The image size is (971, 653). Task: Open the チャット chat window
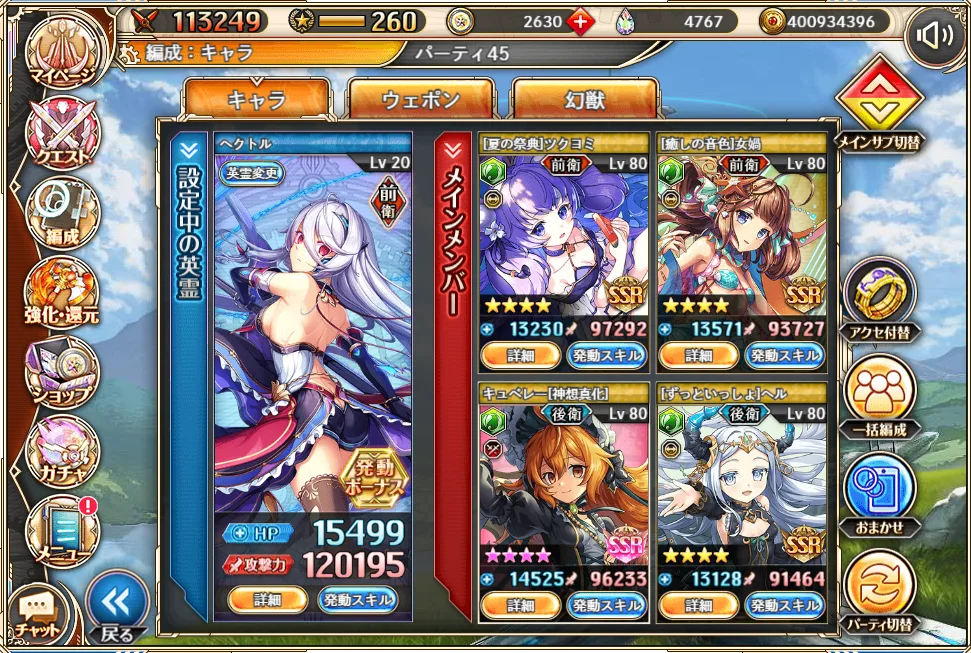pos(38,612)
